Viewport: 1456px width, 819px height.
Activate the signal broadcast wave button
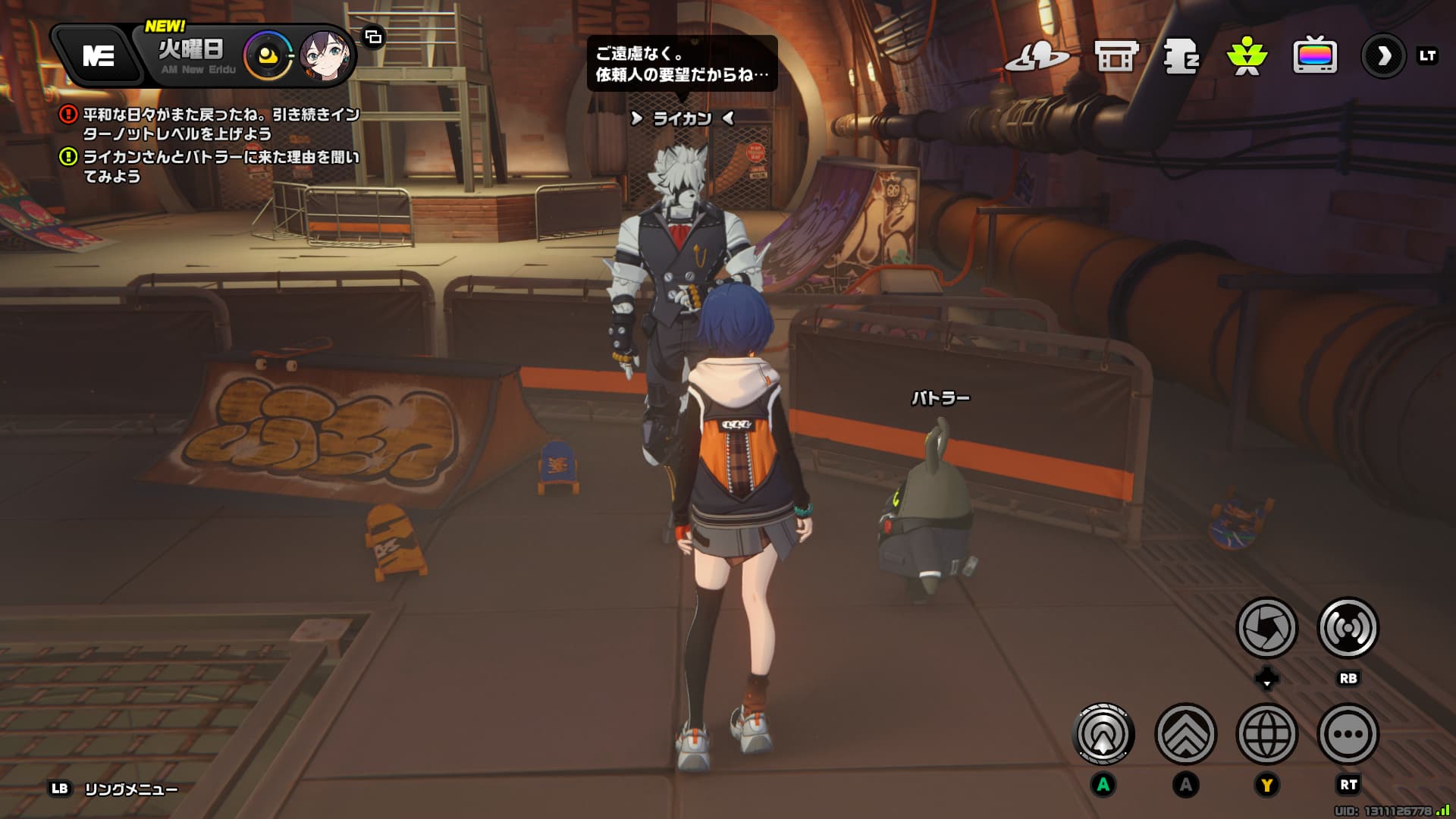1348,628
